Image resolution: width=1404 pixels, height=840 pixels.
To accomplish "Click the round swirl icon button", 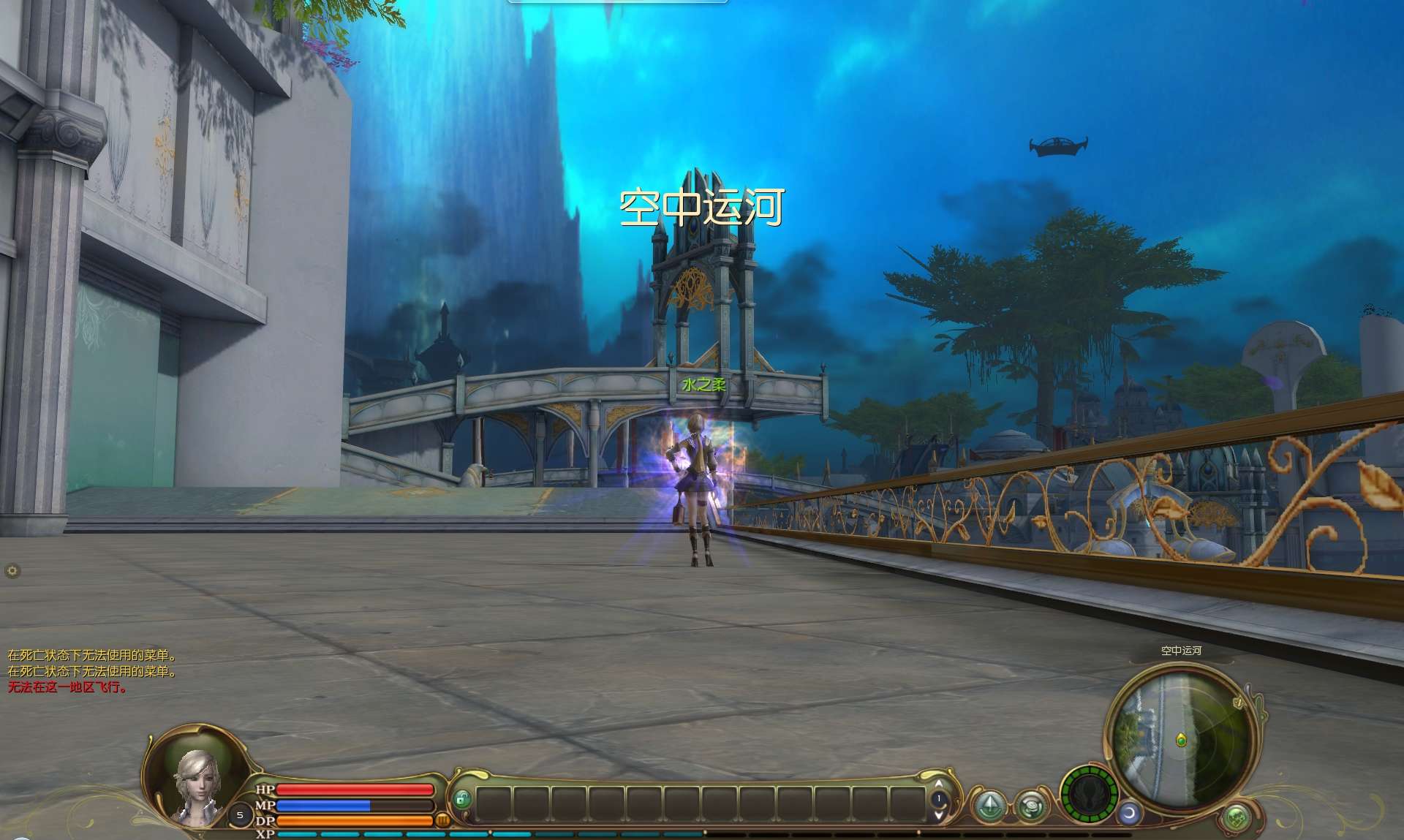I will click(x=1031, y=806).
